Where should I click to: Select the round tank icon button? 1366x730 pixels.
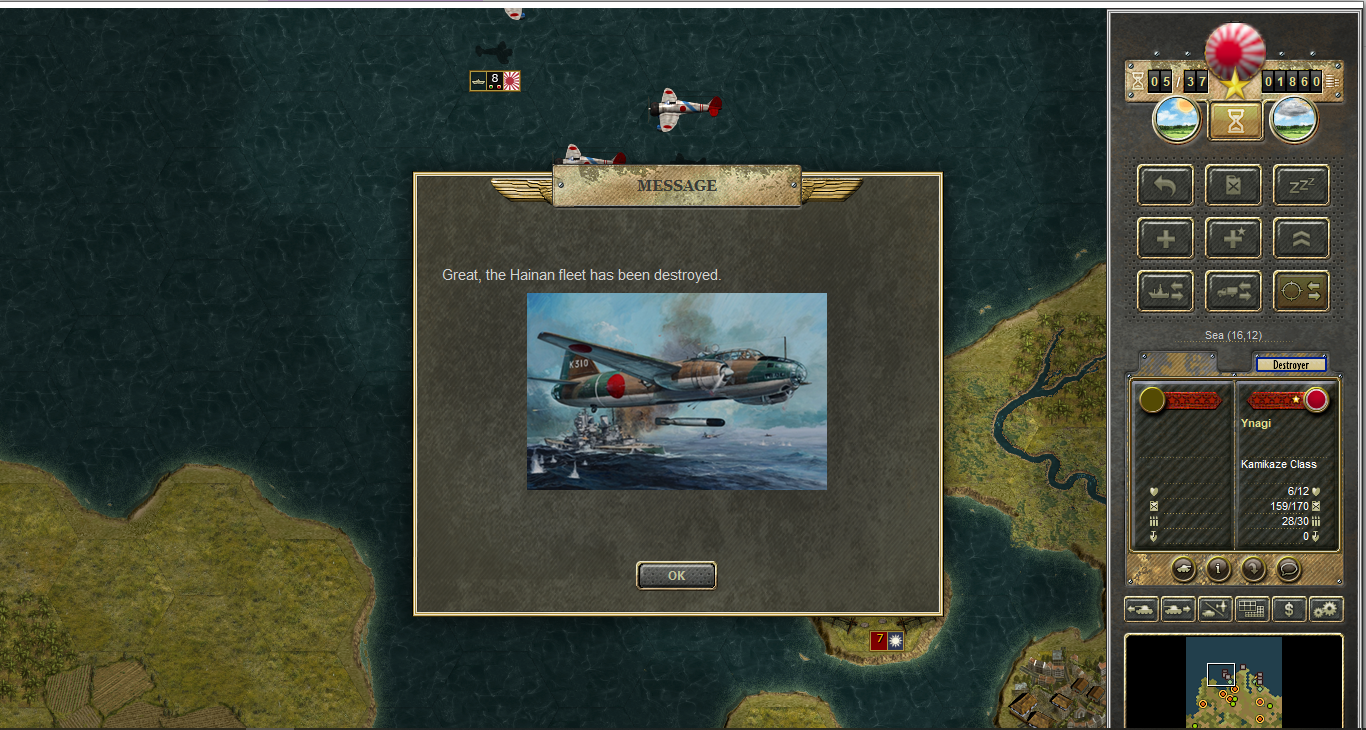1183,569
